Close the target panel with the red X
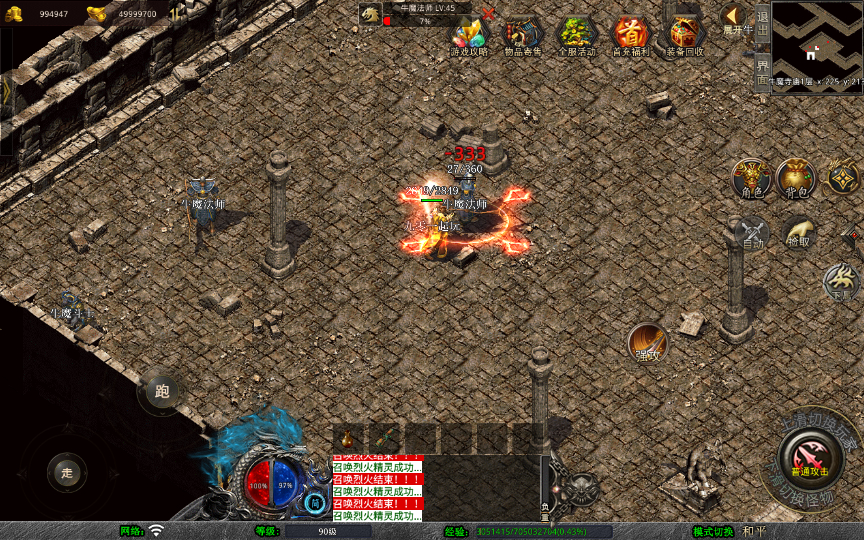 [x=488, y=13]
